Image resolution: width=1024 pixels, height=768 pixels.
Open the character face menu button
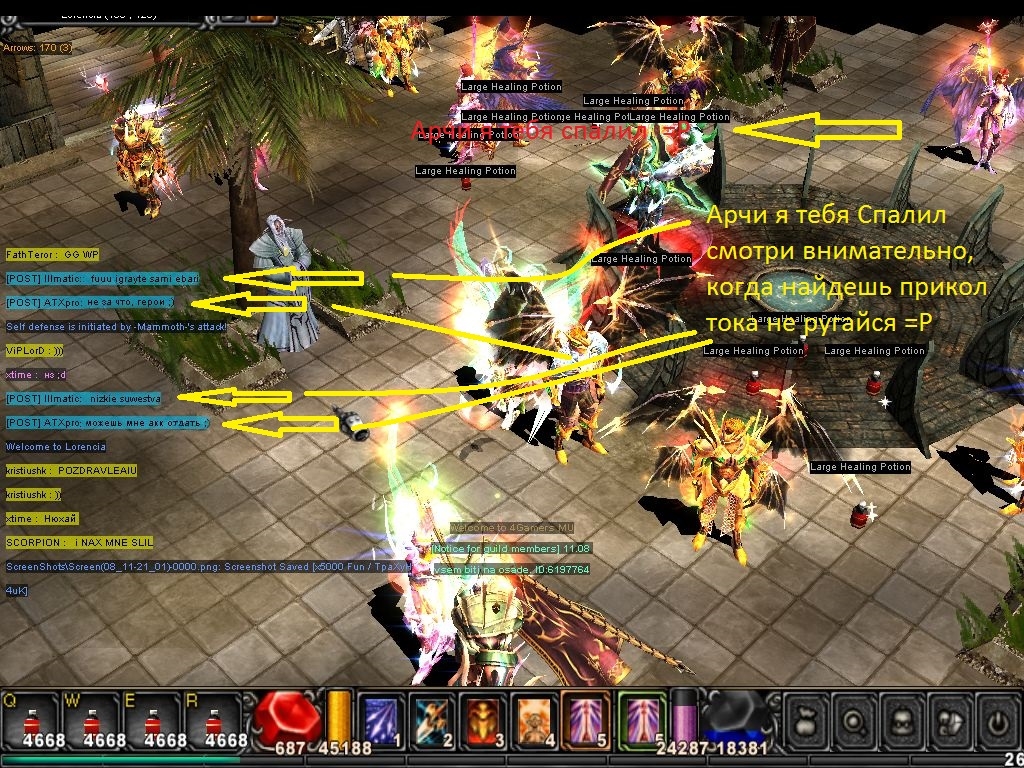pos(904,719)
